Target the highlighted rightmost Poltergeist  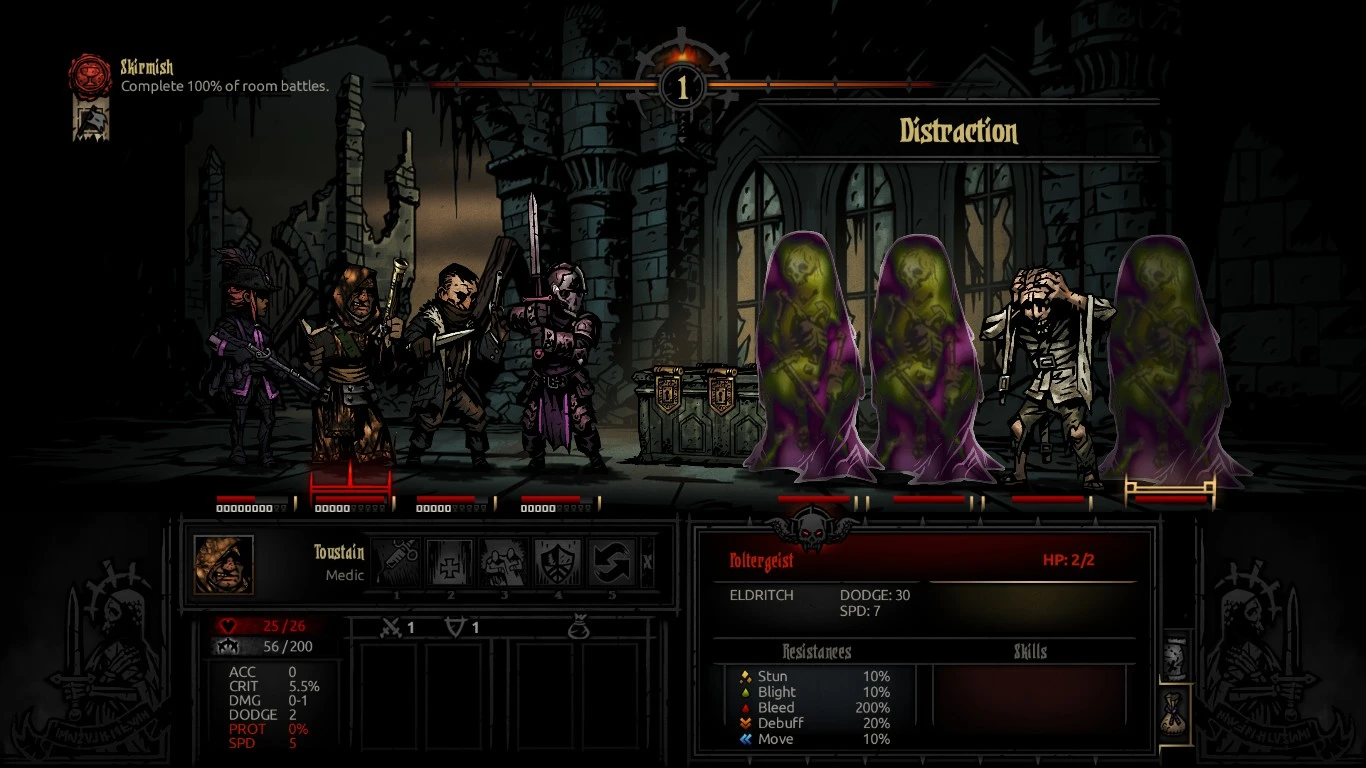1171,360
